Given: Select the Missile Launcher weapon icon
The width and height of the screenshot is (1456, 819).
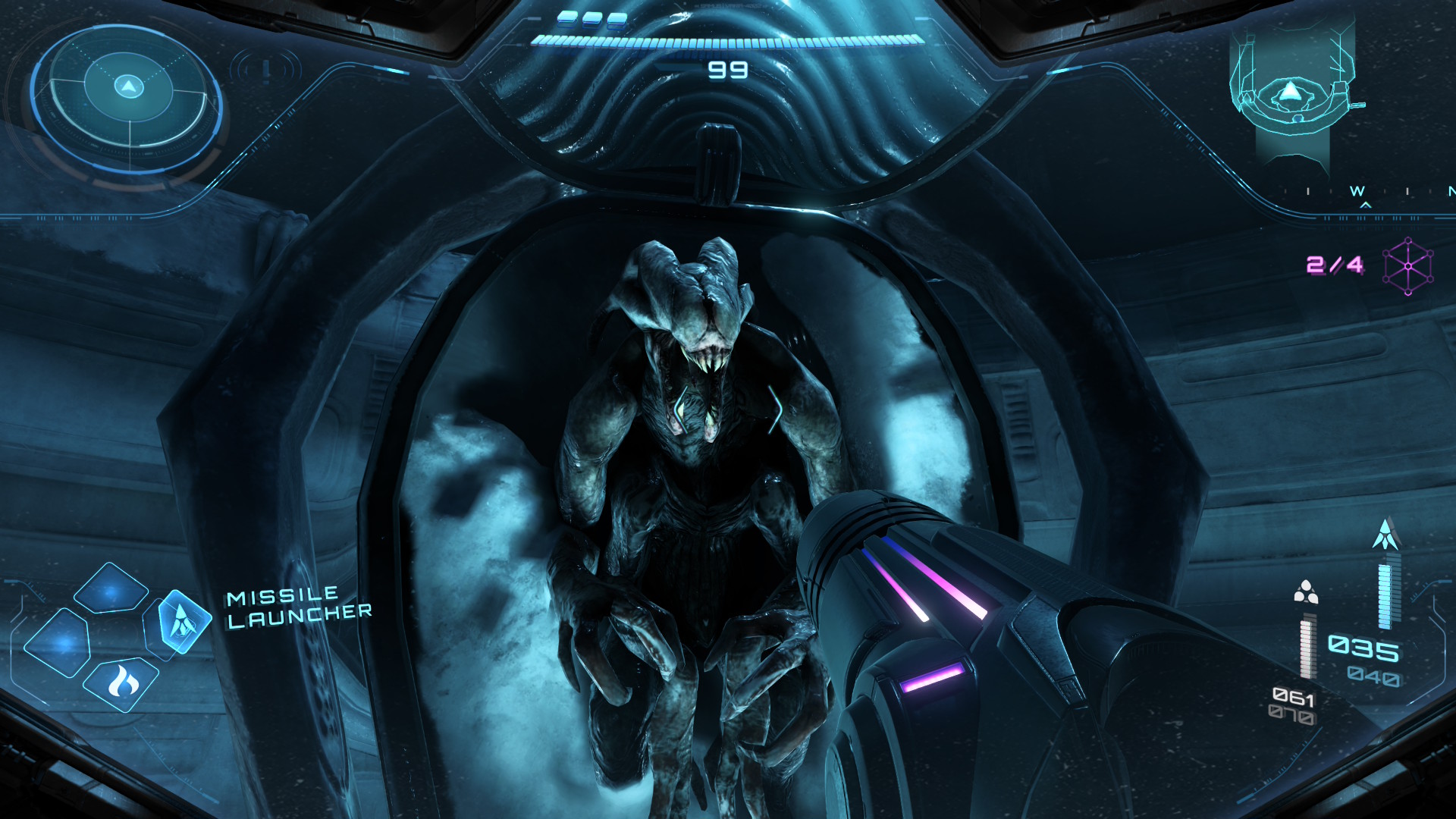Looking at the screenshot, I should (x=182, y=622).
